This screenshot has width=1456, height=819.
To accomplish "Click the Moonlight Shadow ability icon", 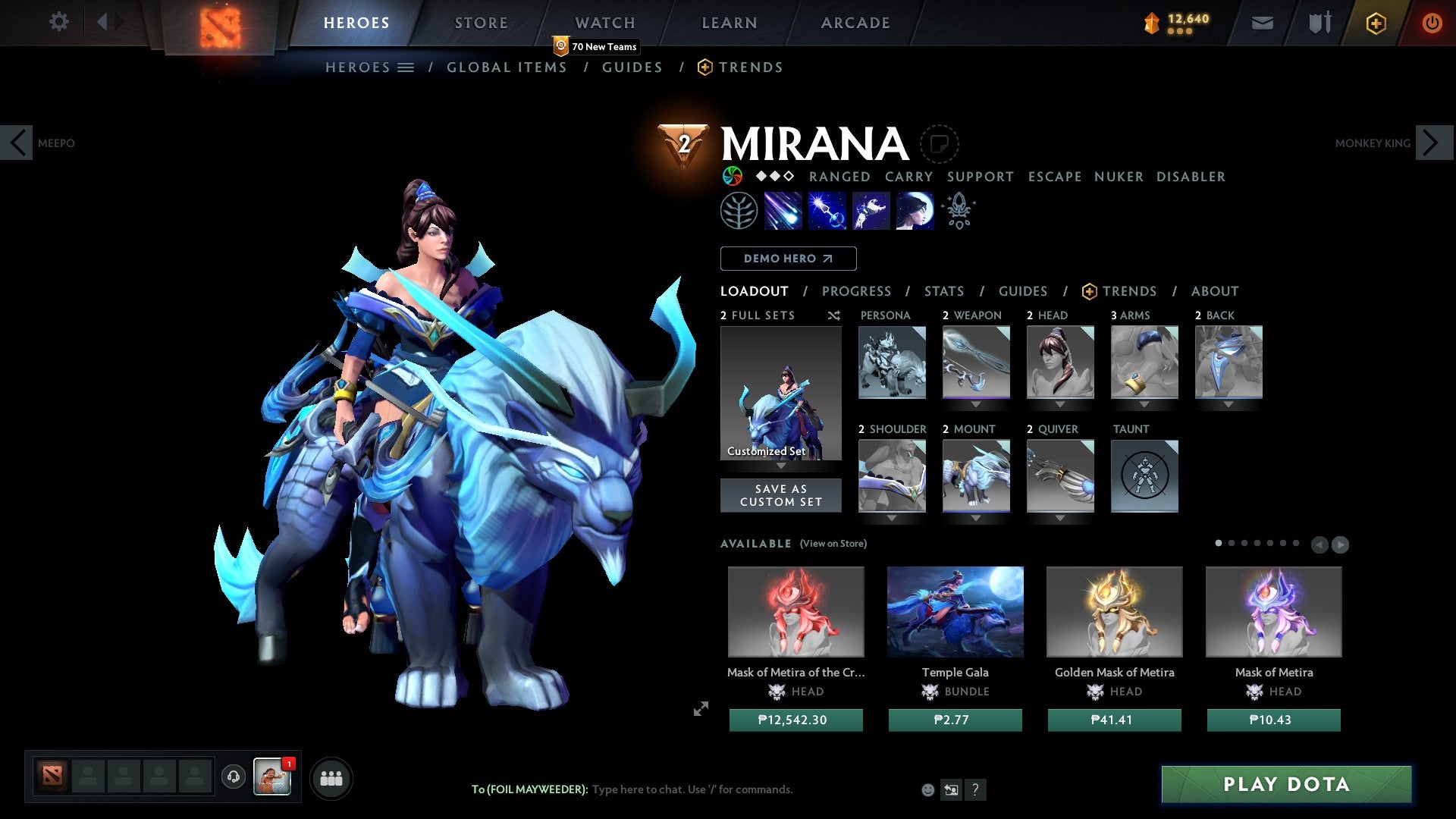I will tap(914, 211).
